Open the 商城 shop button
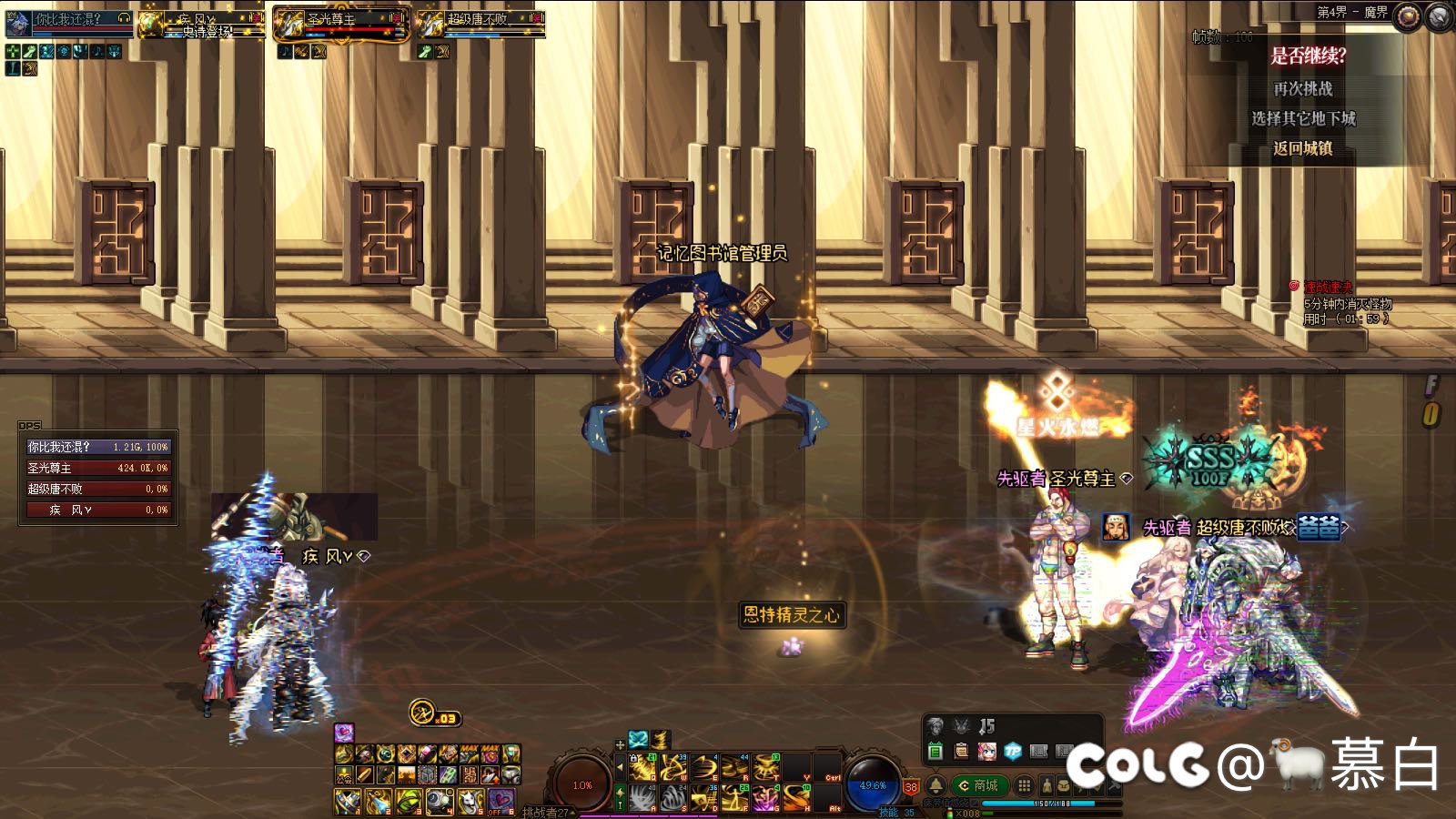Image resolution: width=1456 pixels, height=819 pixels. [x=979, y=784]
